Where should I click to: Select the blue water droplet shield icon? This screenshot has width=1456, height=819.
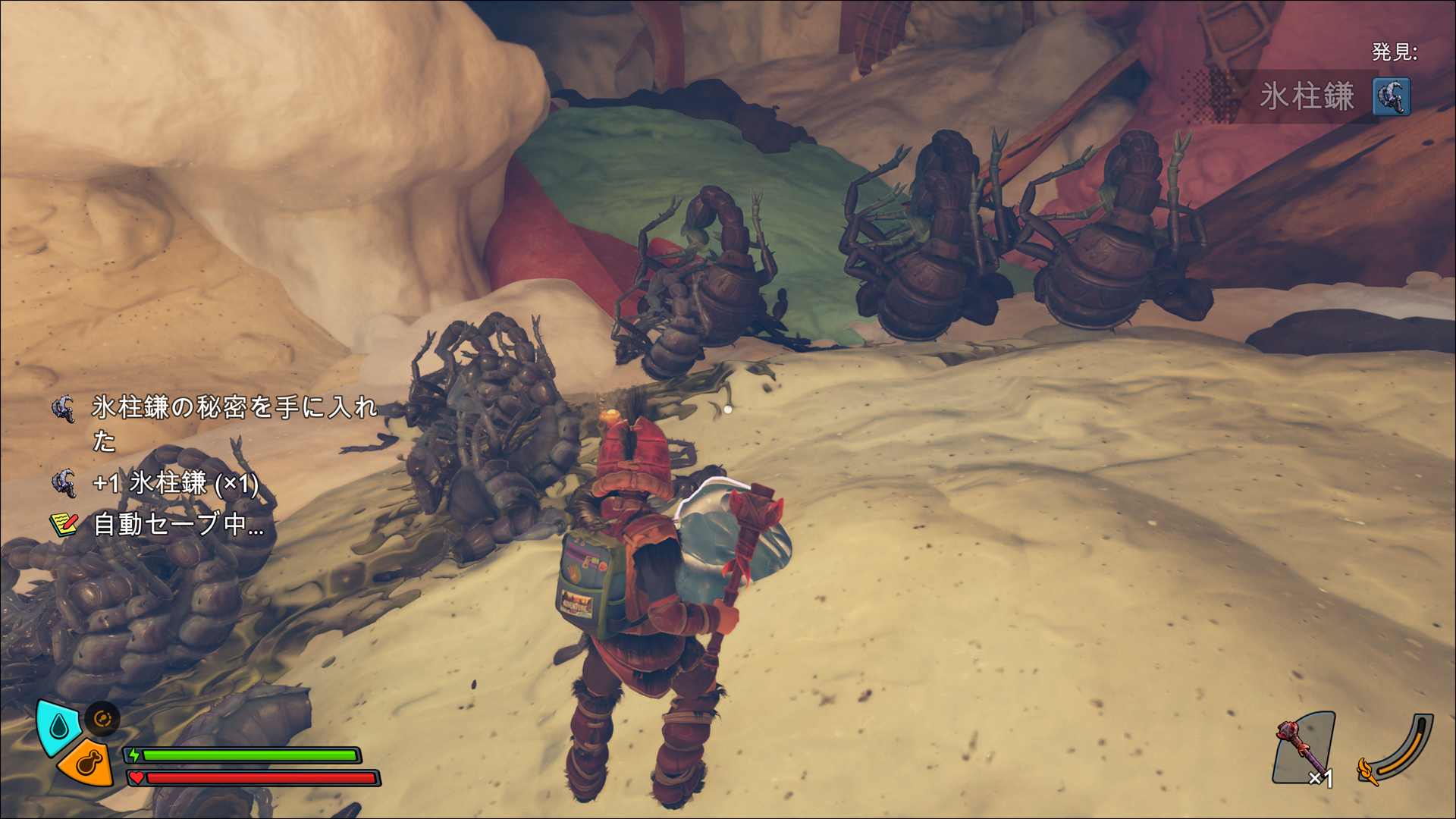[58, 726]
